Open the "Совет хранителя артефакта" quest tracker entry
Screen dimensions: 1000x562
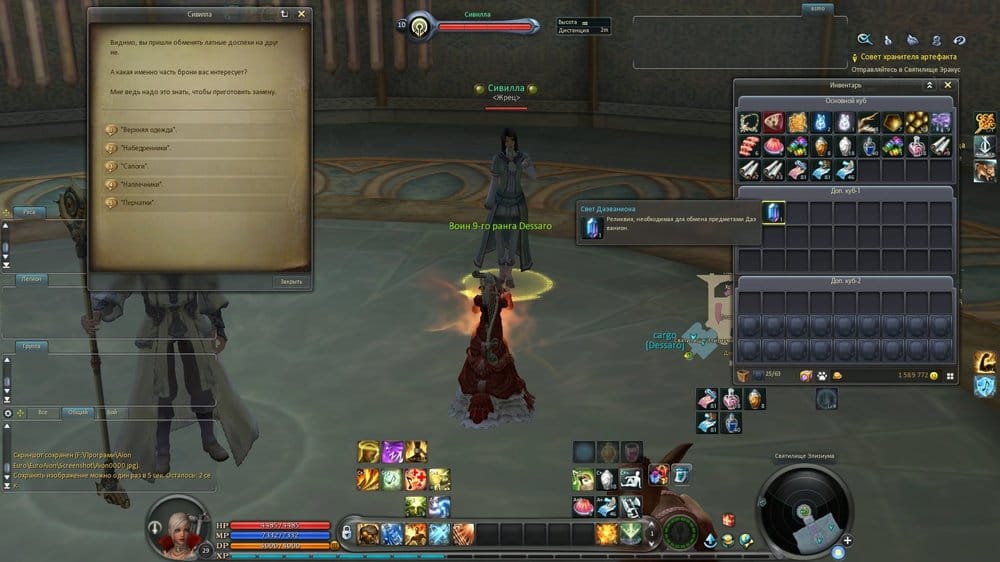point(903,57)
